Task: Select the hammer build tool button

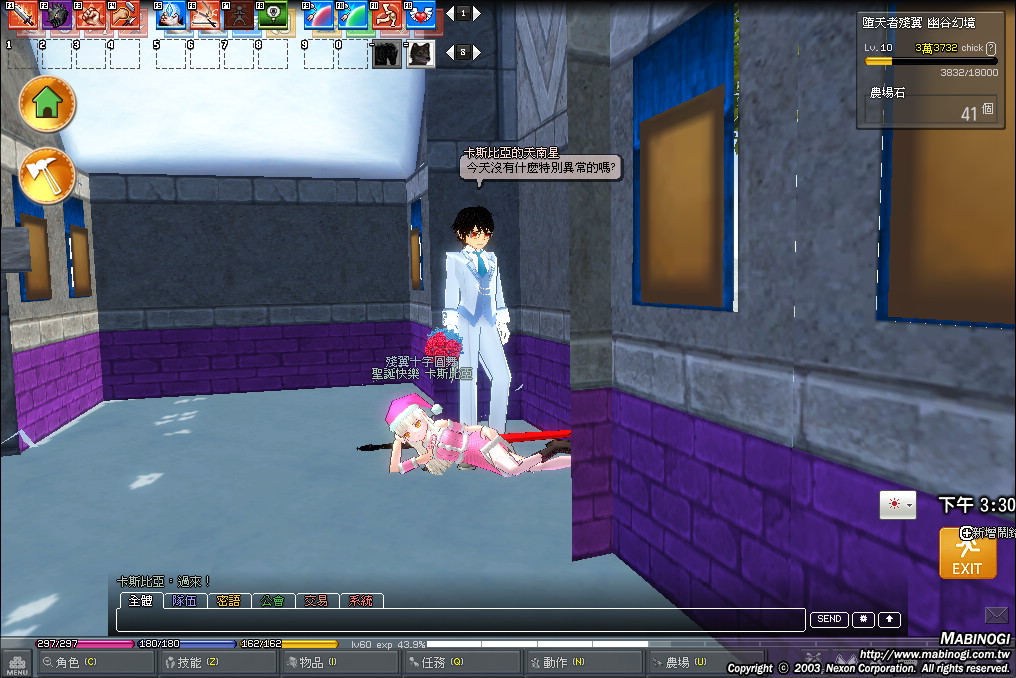Action: 47,177
